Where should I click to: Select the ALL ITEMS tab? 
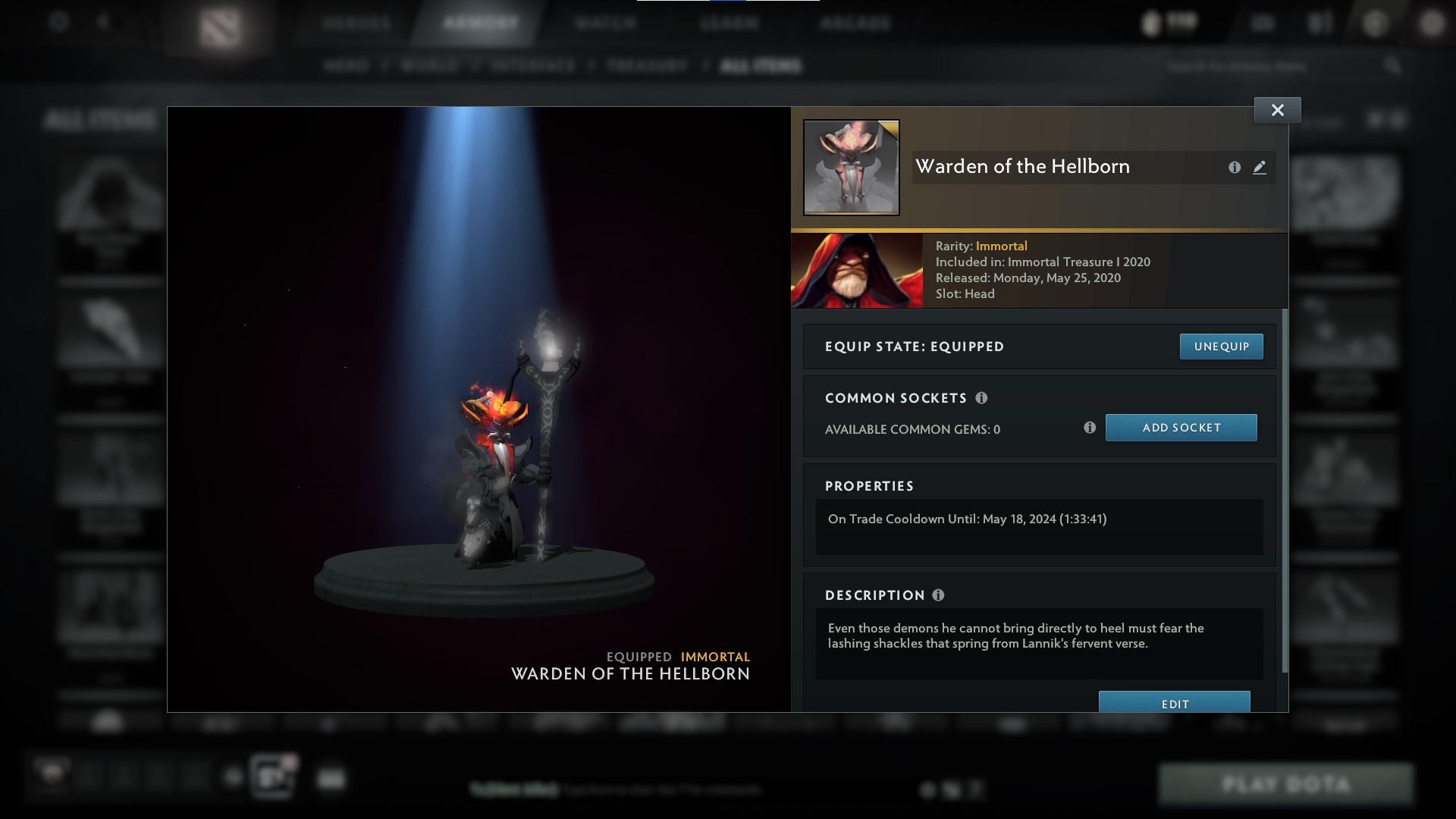[x=761, y=66]
